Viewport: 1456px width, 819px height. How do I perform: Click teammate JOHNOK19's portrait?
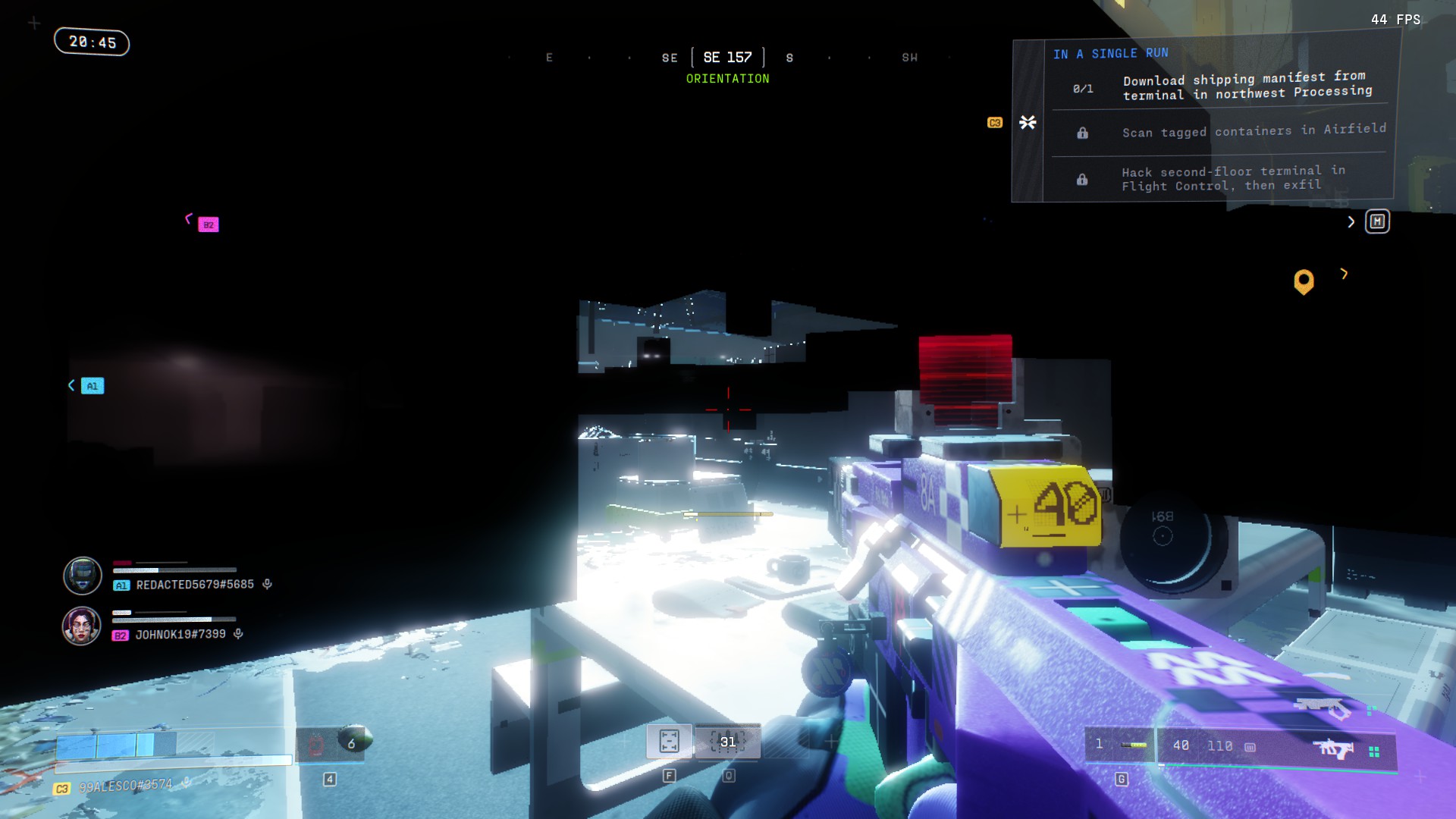pyautogui.click(x=82, y=626)
